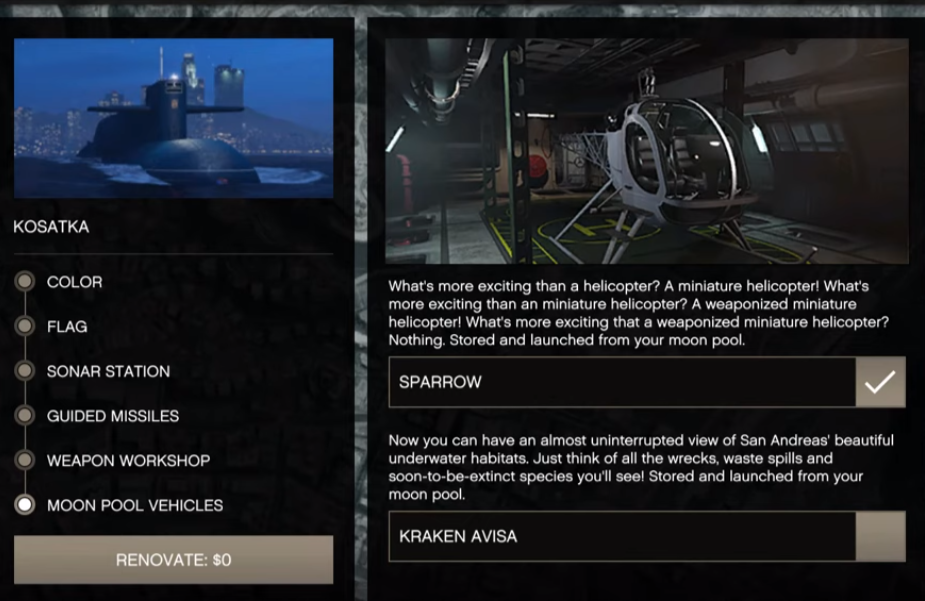
Task: Switch to Weapon Workshop section
Action: click(128, 461)
